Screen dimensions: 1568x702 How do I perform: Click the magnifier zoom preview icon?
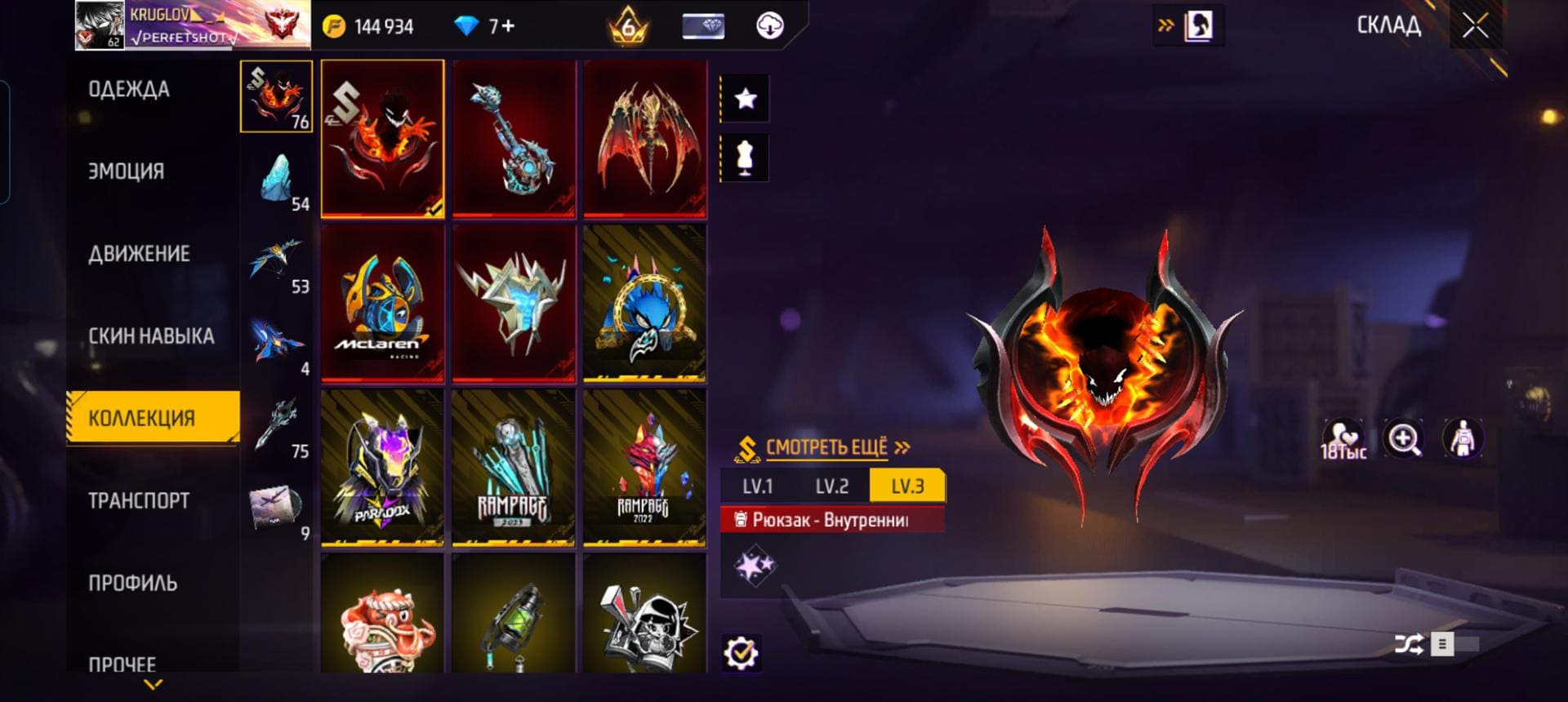1404,440
